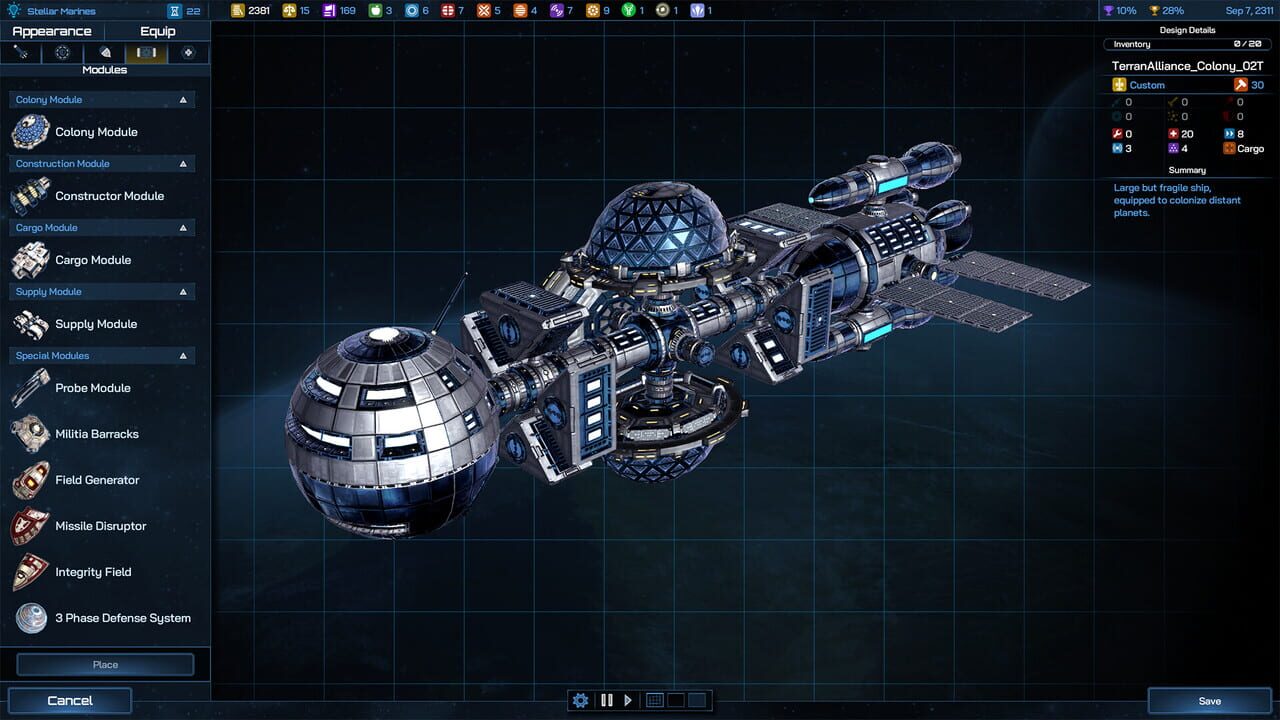1280x720 pixels.
Task: Select the Probe Module icon
Action: click(x=28, y=387)
